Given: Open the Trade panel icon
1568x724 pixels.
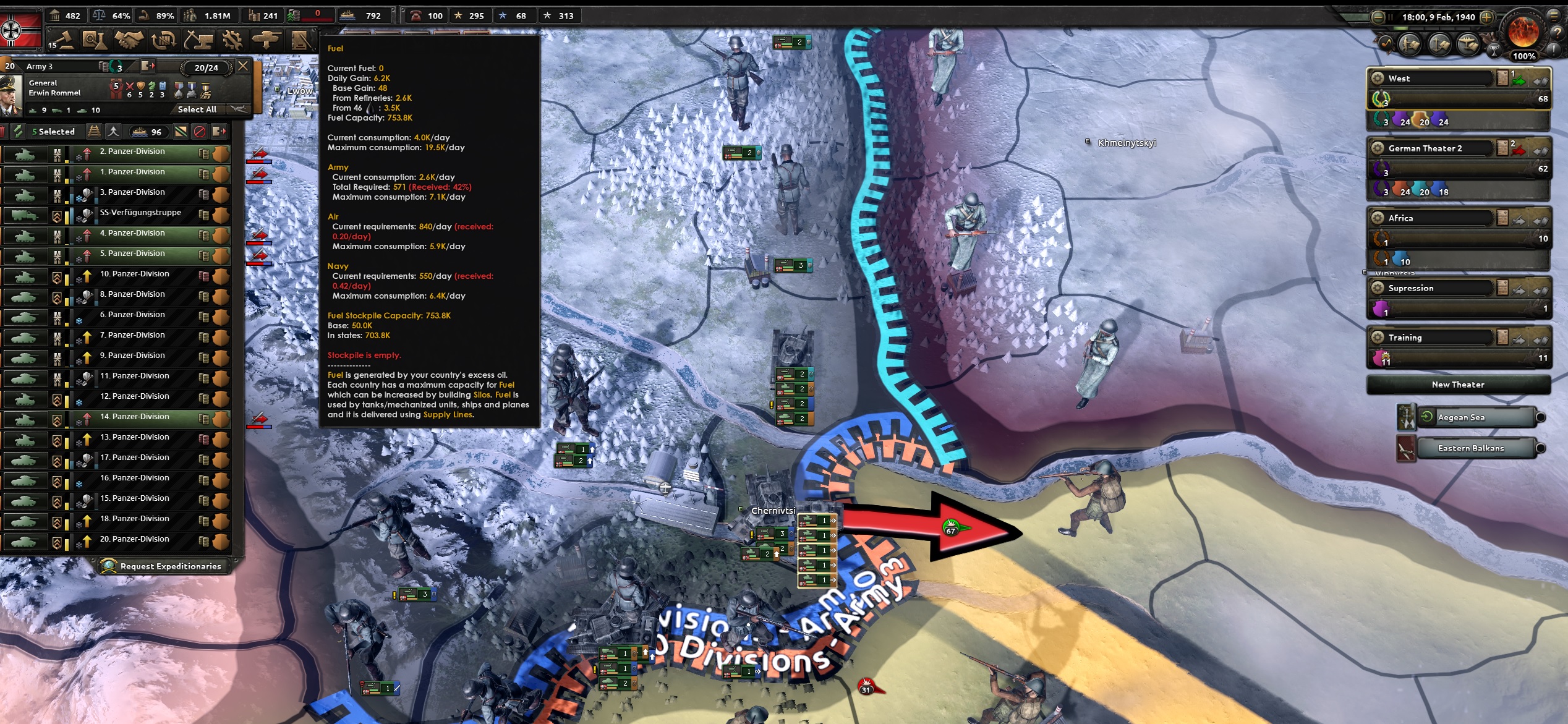Looking at the screenshot, I should point(162,40).
